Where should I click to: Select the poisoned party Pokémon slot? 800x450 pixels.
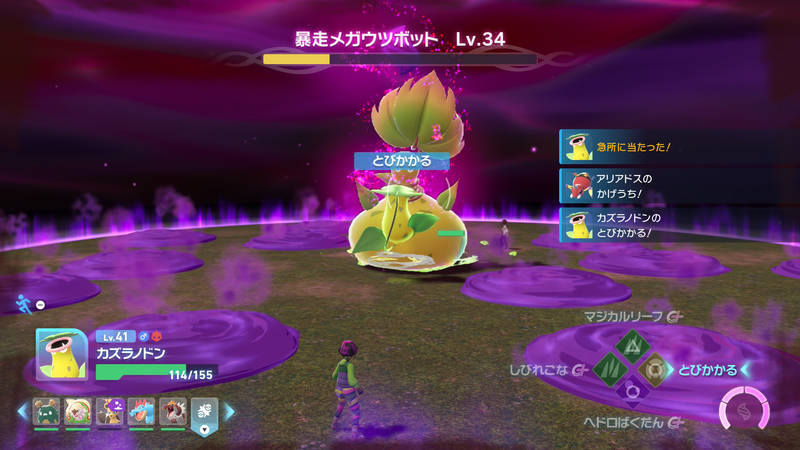coord(110,410)
